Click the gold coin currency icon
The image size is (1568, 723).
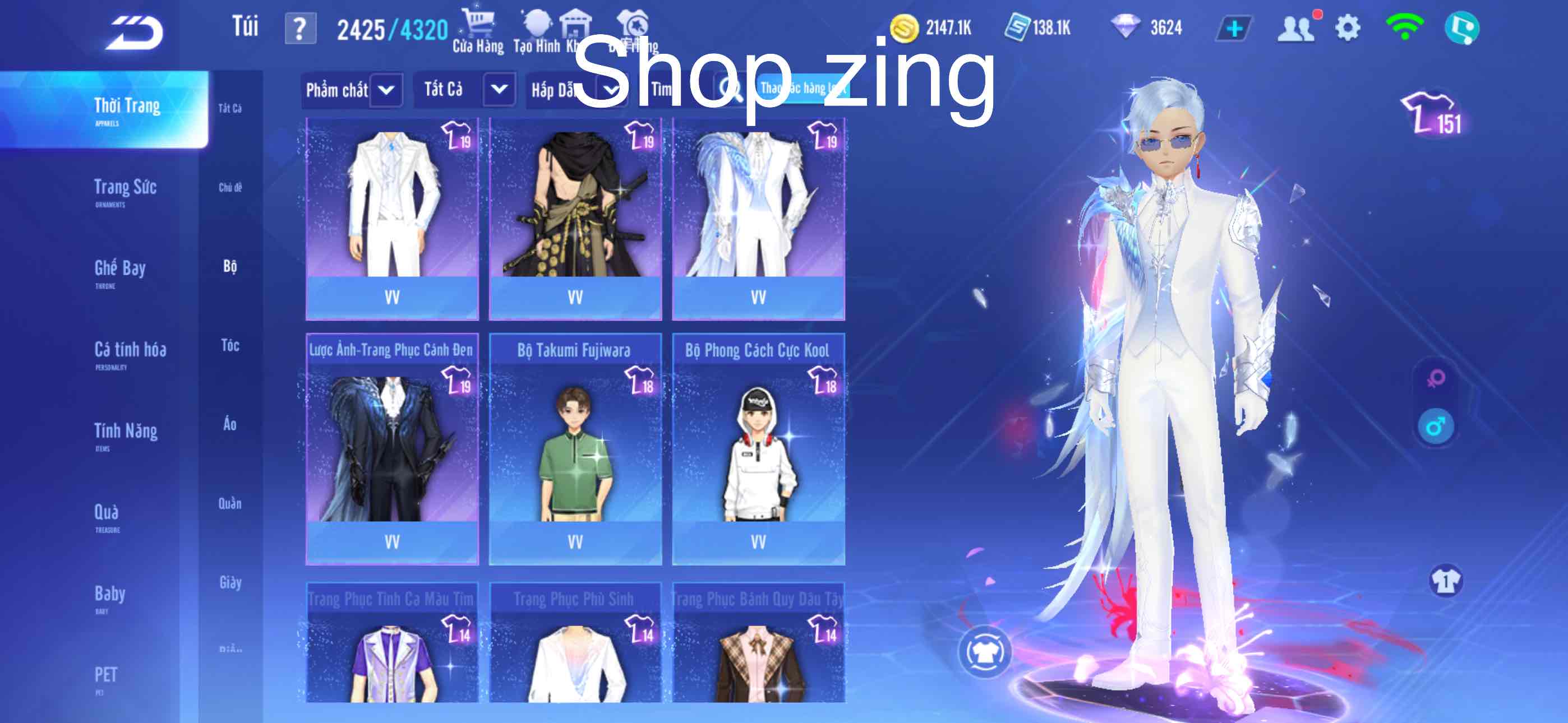click(x=906, y=27)
